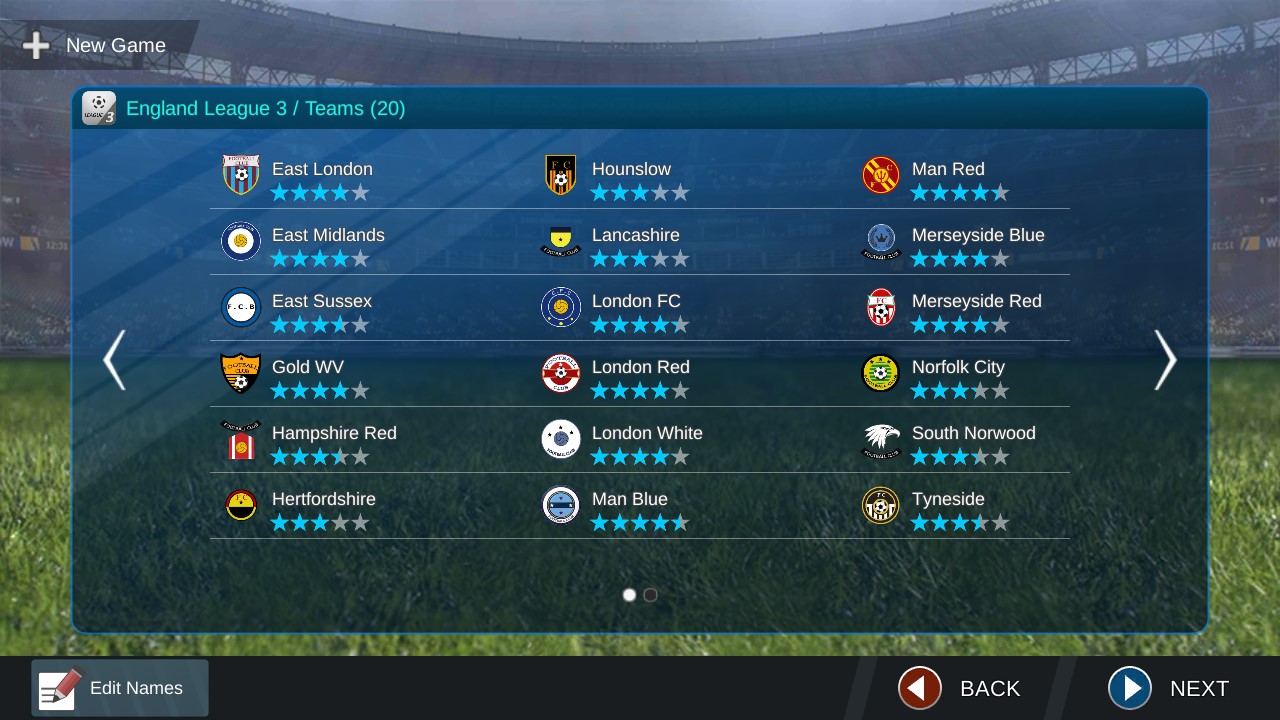Go BACK to the previous screen

(959, 688)
